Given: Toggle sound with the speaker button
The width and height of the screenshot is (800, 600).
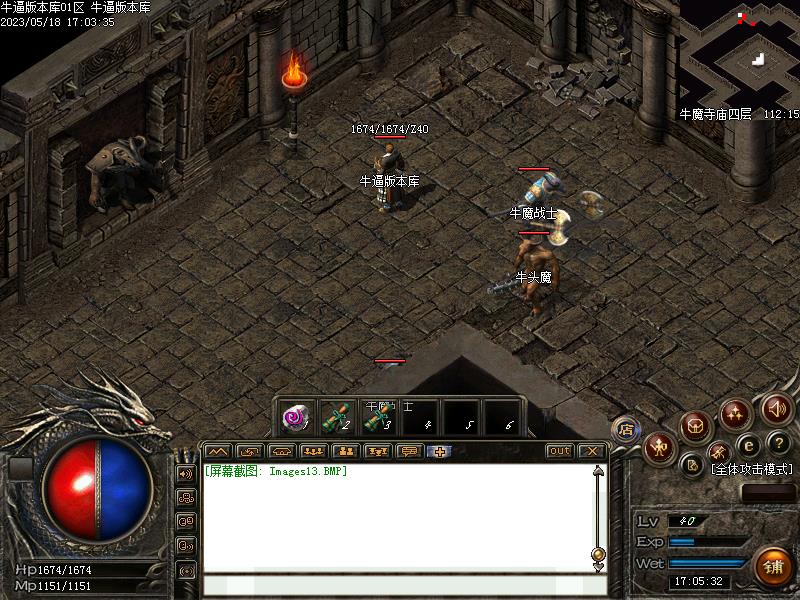Looking at the screenshot, I should click(777, 408).
